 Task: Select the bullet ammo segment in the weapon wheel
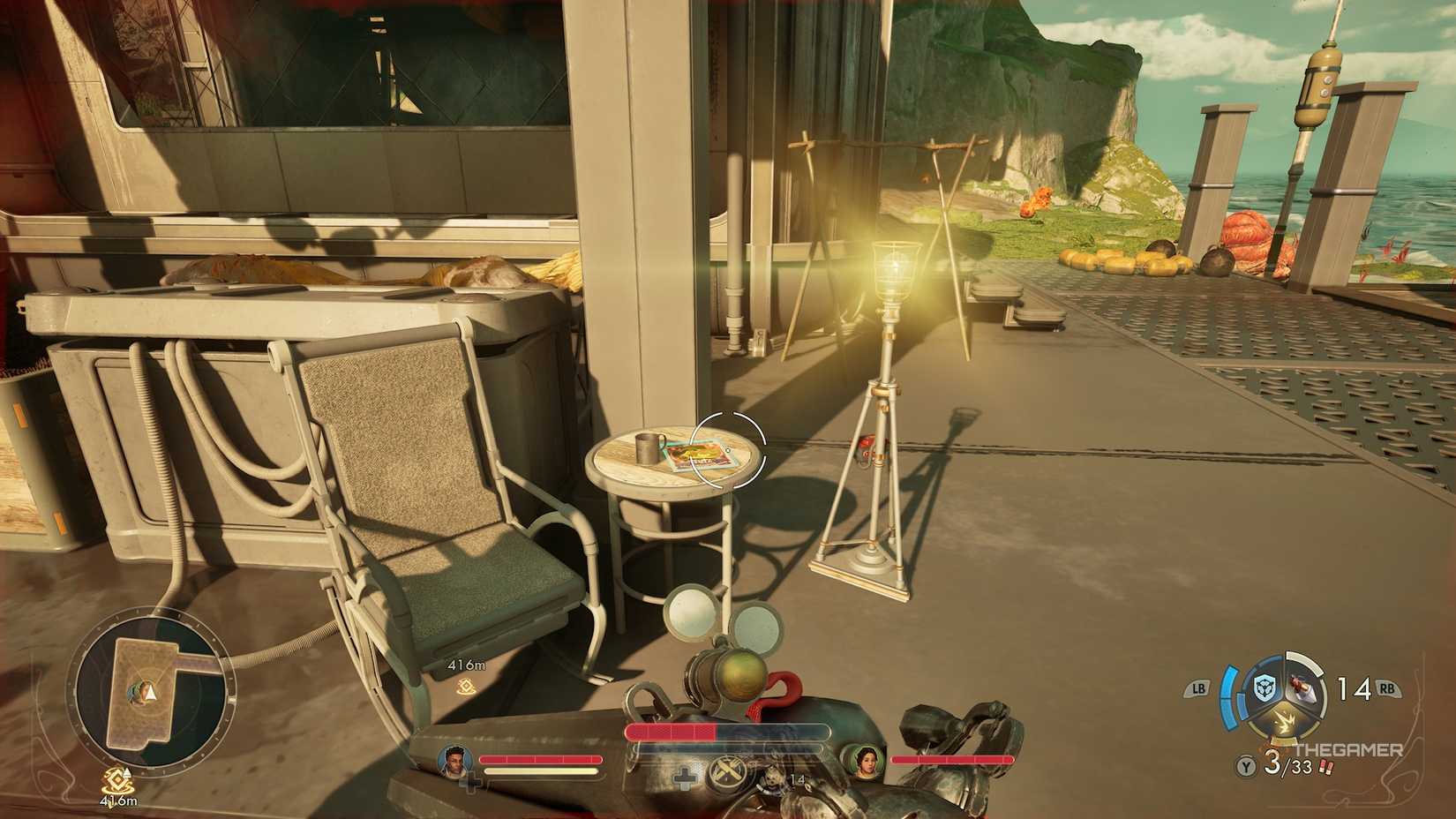pyautogui.click(x=1302, y=688)
